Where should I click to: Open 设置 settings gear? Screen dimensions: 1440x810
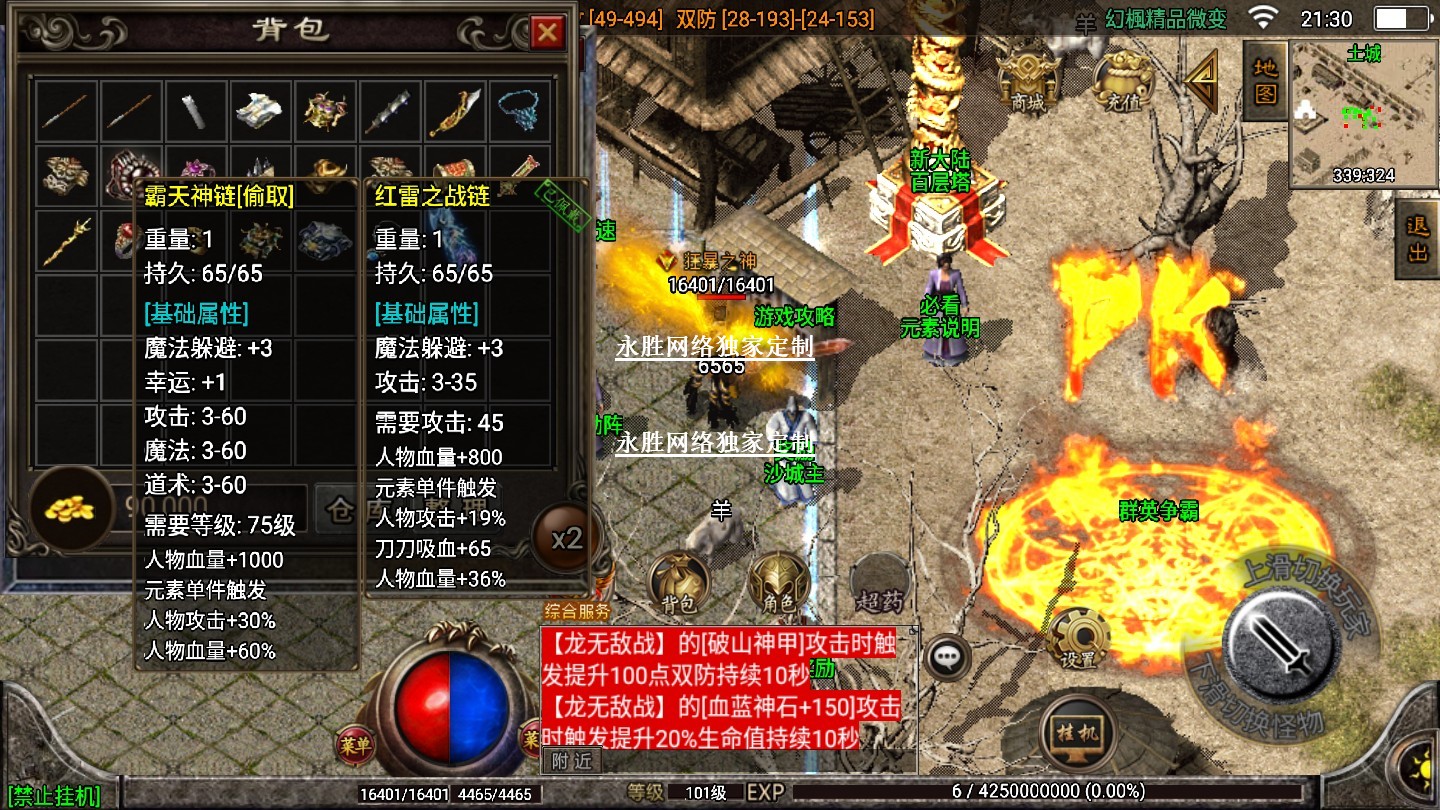(x=1078, y=638)
